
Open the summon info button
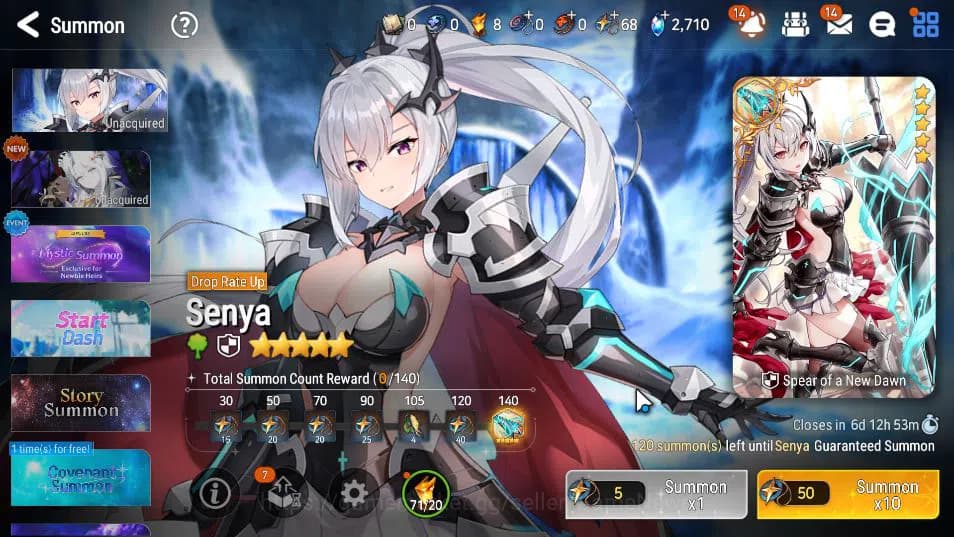[x=215, y=493]
